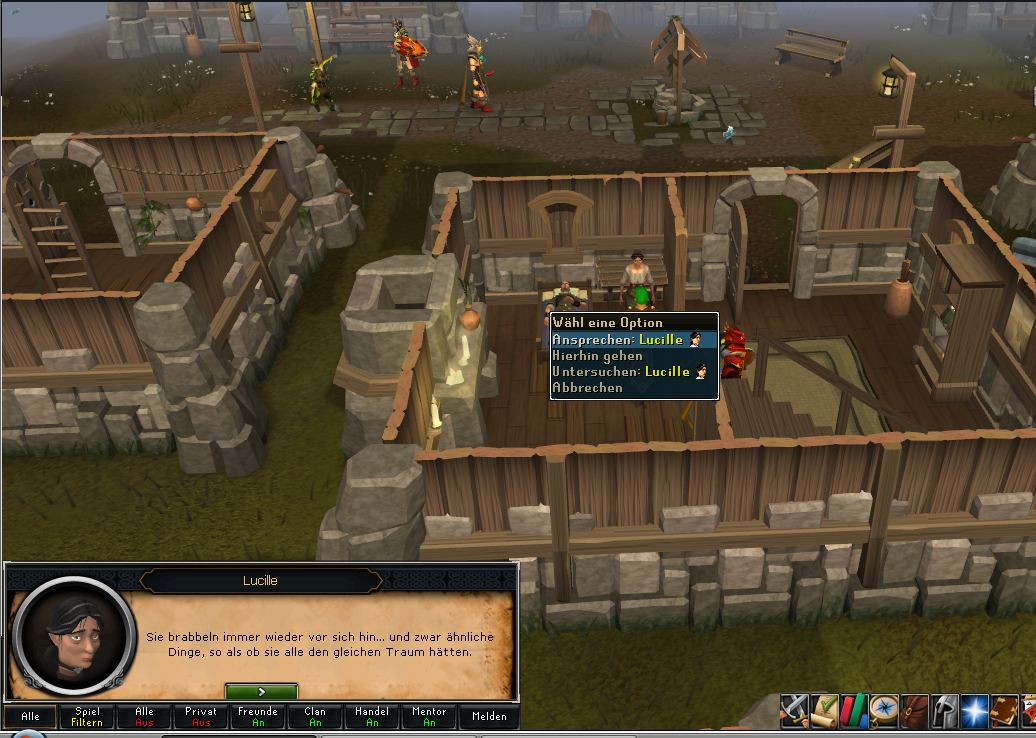Select the Hierhin gehen option
The image size is (1036, 738).
coord(597,356)
